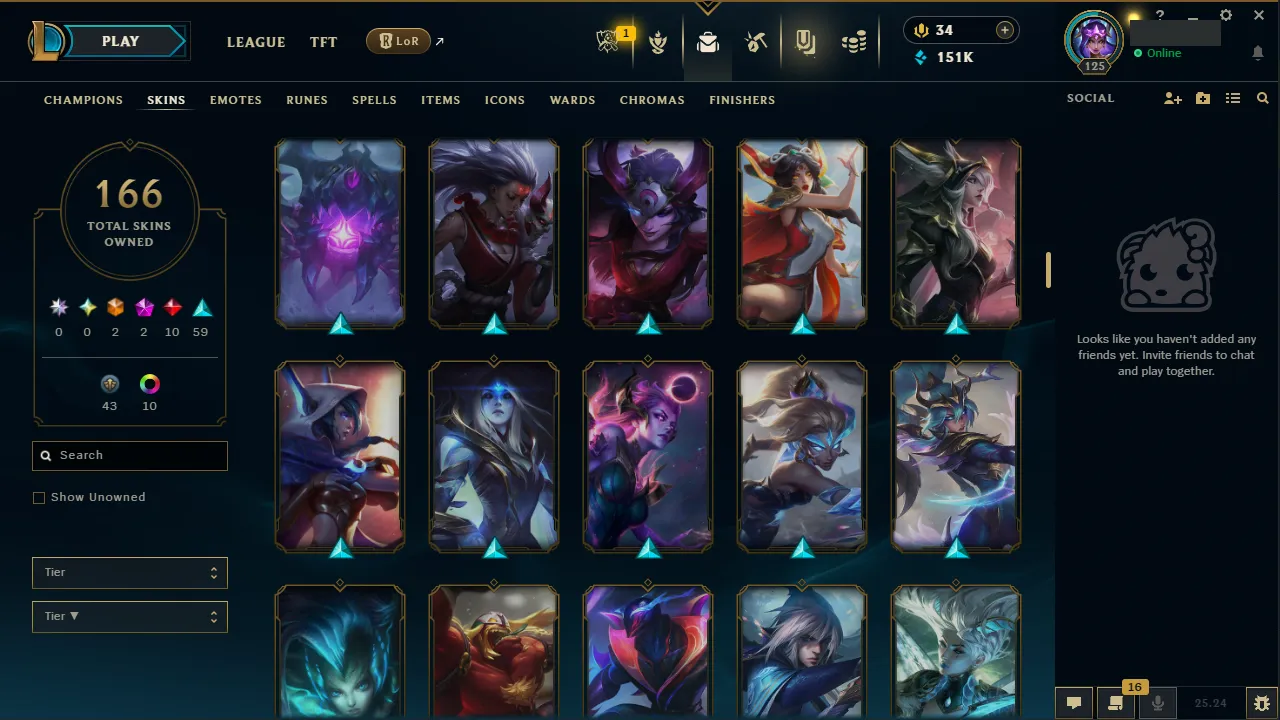
Task: Open the Store coins icon
Action: pos(853,41)
